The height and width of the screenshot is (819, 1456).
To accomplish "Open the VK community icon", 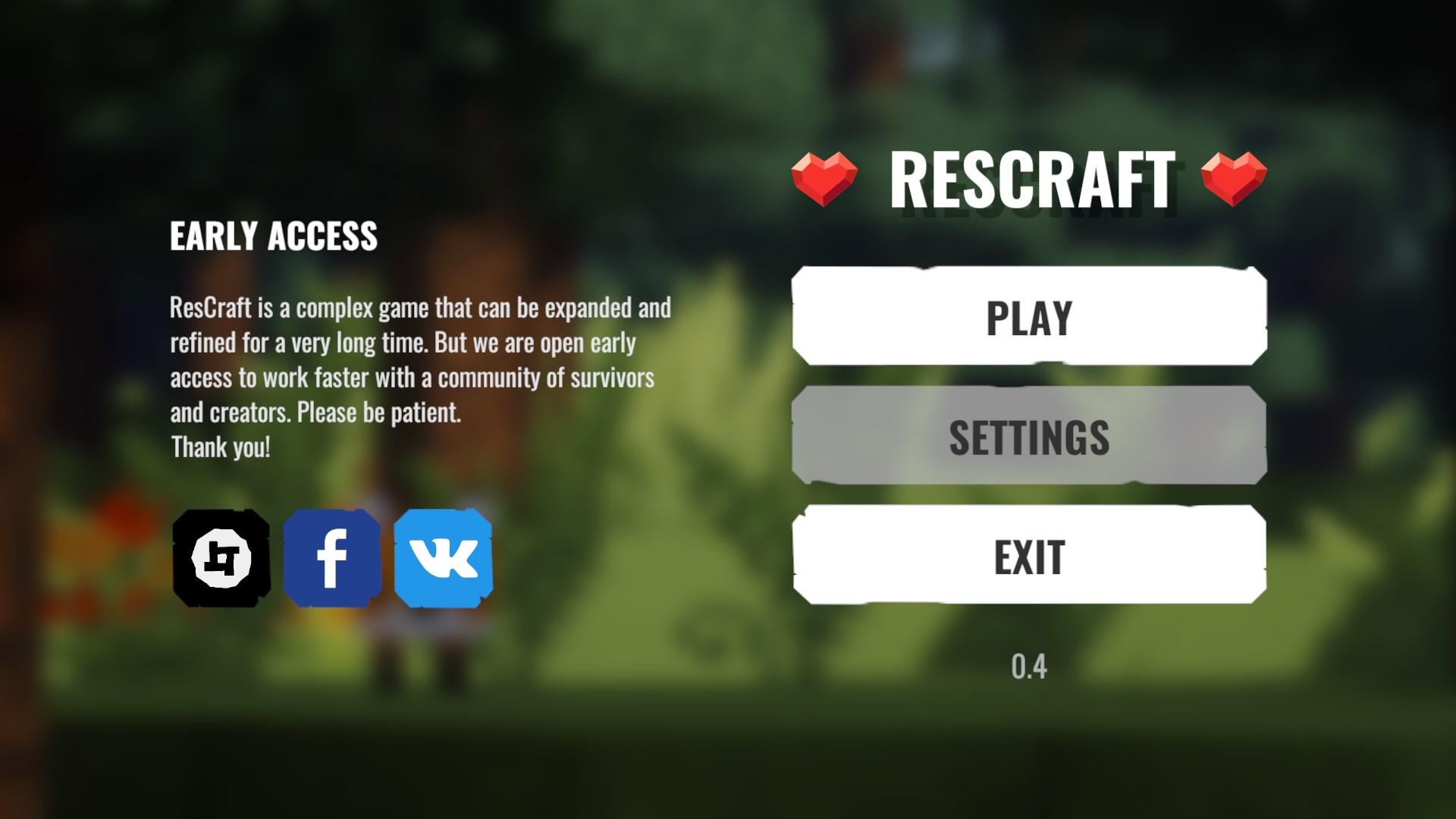I will coord(441,559).
